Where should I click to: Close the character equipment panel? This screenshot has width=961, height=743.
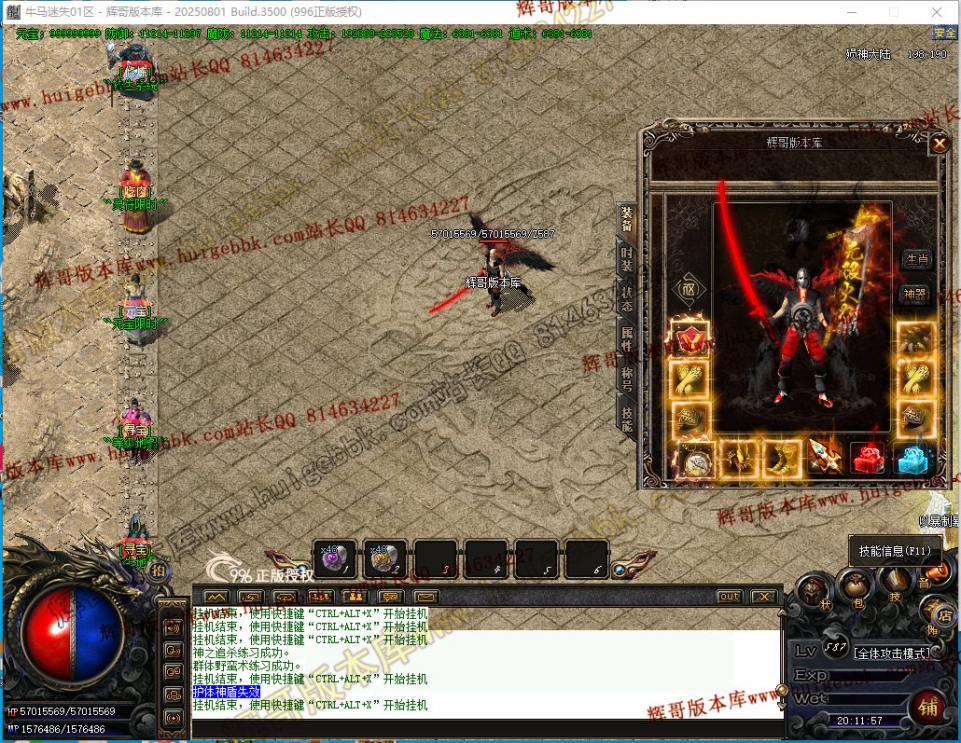pyautogui.click(x=939, y=144)
